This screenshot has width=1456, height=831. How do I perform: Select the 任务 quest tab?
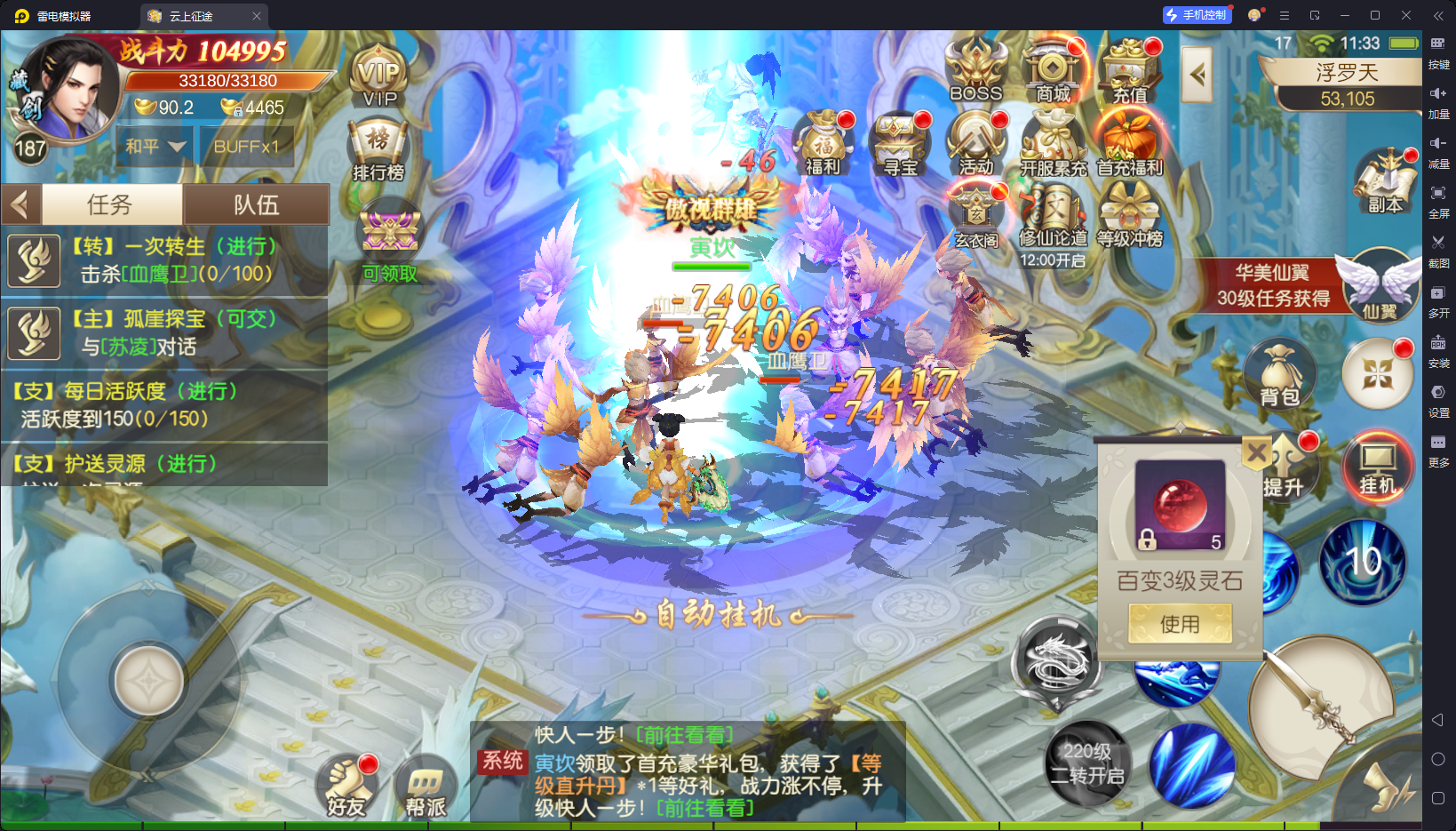(x=110, y=205)
